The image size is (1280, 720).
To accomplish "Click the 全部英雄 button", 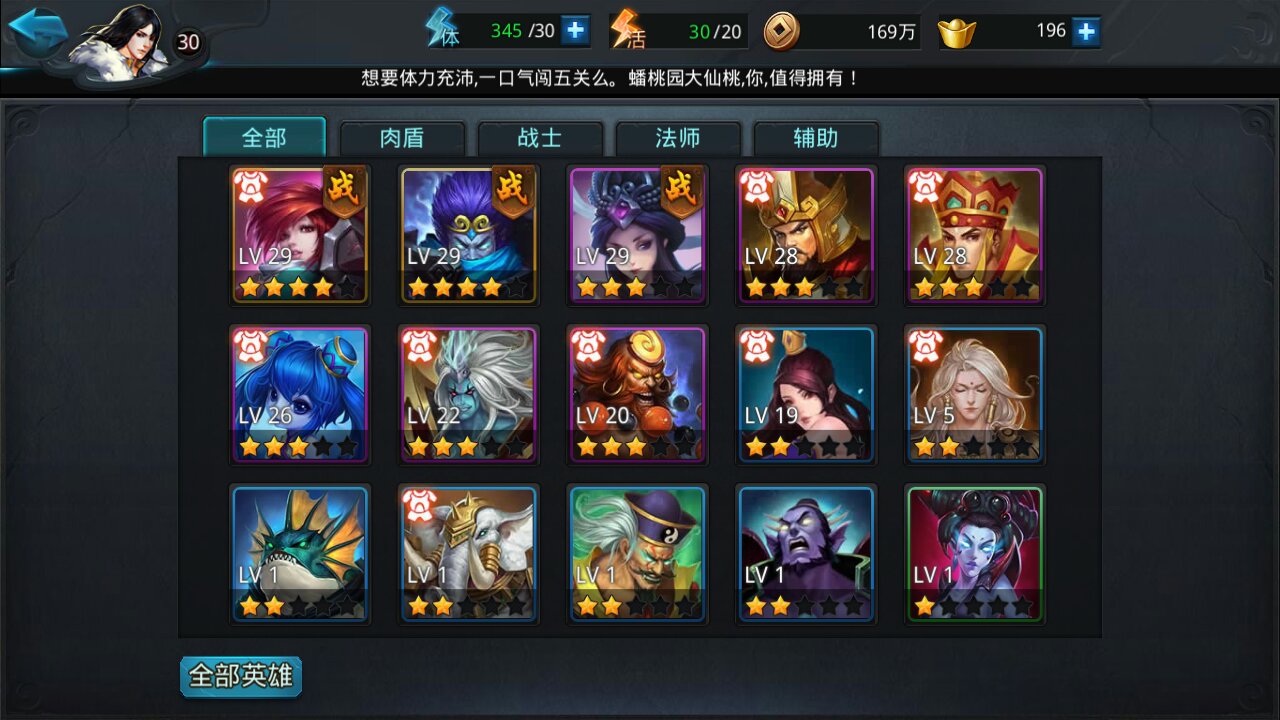I will pyautogui.click(x=240, y=676).
